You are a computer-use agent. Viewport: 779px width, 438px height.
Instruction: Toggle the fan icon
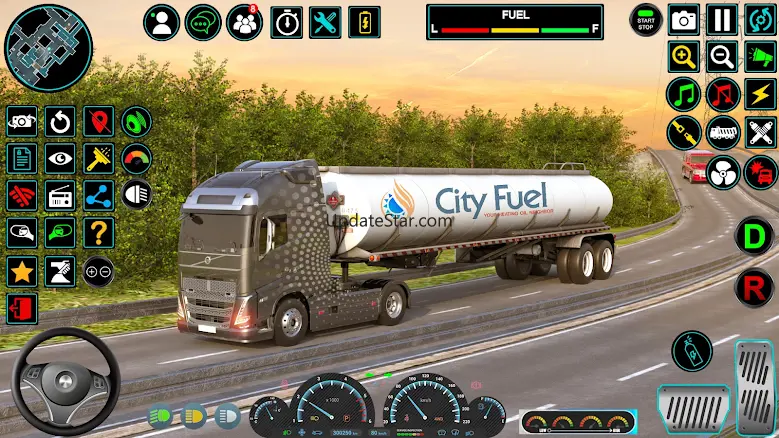722,172
